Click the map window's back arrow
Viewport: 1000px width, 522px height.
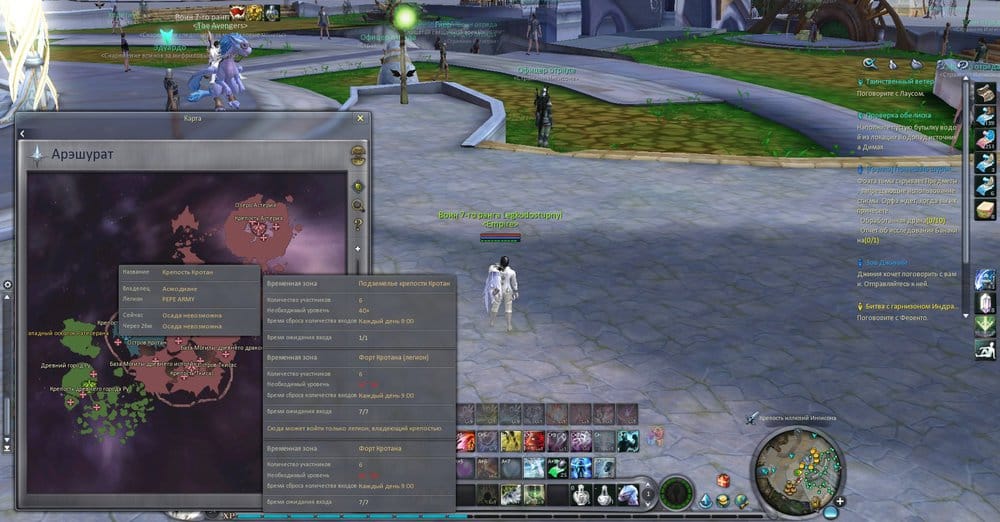(x=22, y=133)
